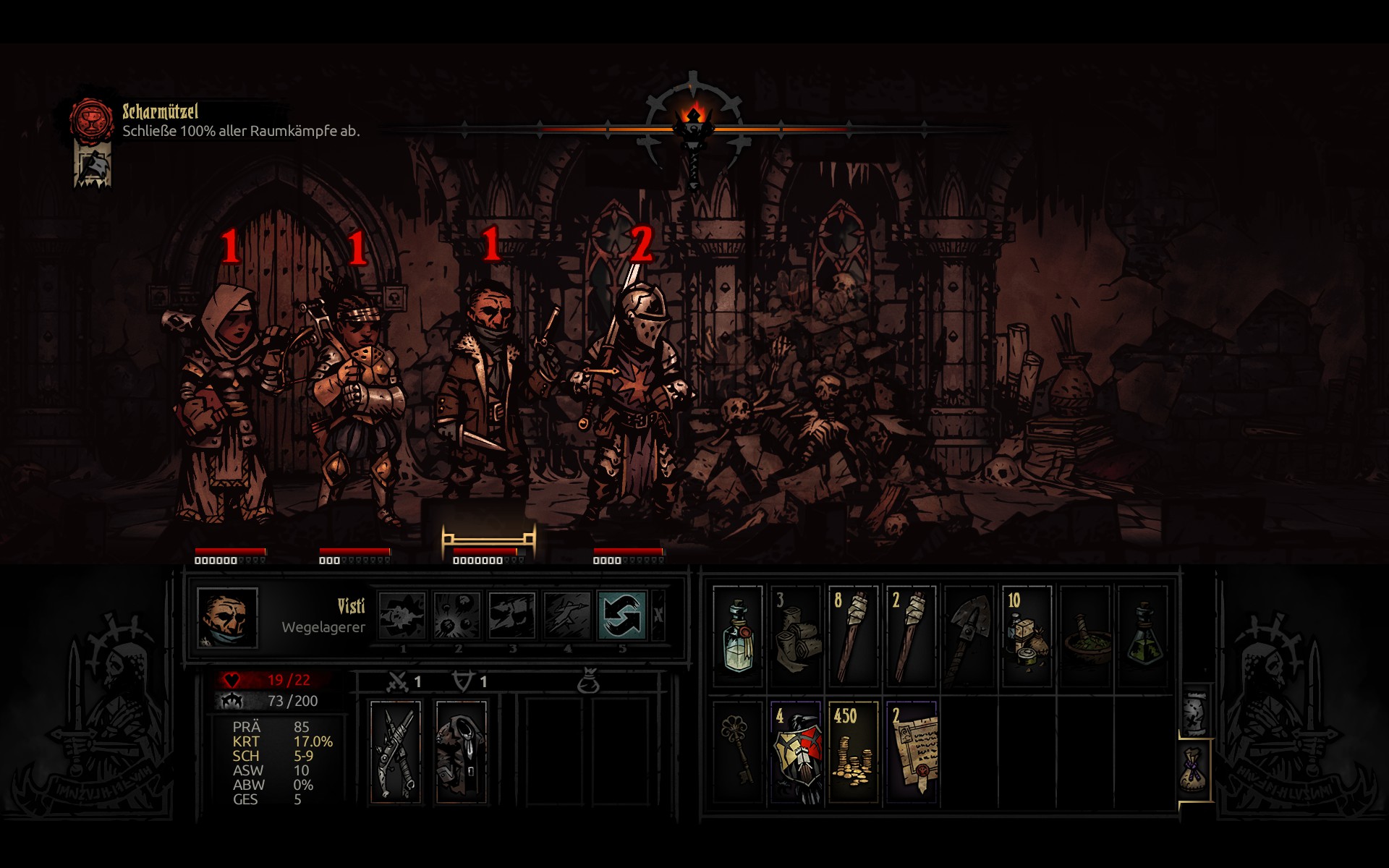The height and width of the screenshot is (868, 1389).
Task: Select the swap position skill with arrows
Action: point(621,616)
